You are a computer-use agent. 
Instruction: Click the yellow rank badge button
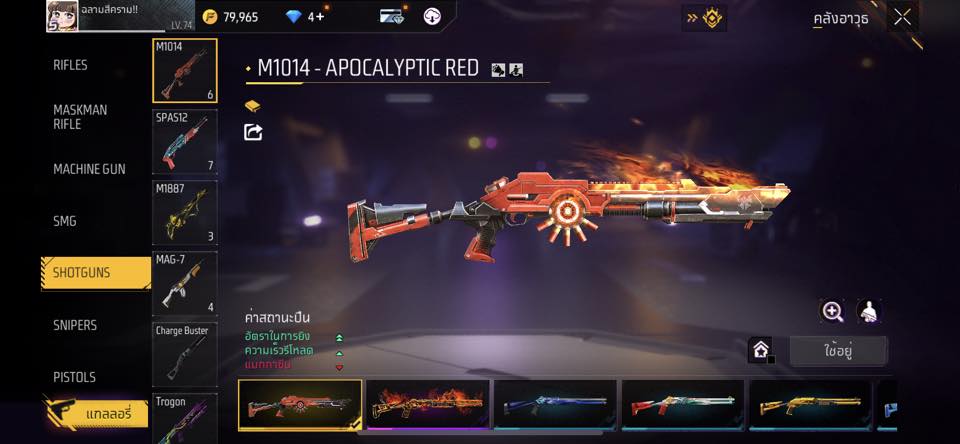[705, 17]
